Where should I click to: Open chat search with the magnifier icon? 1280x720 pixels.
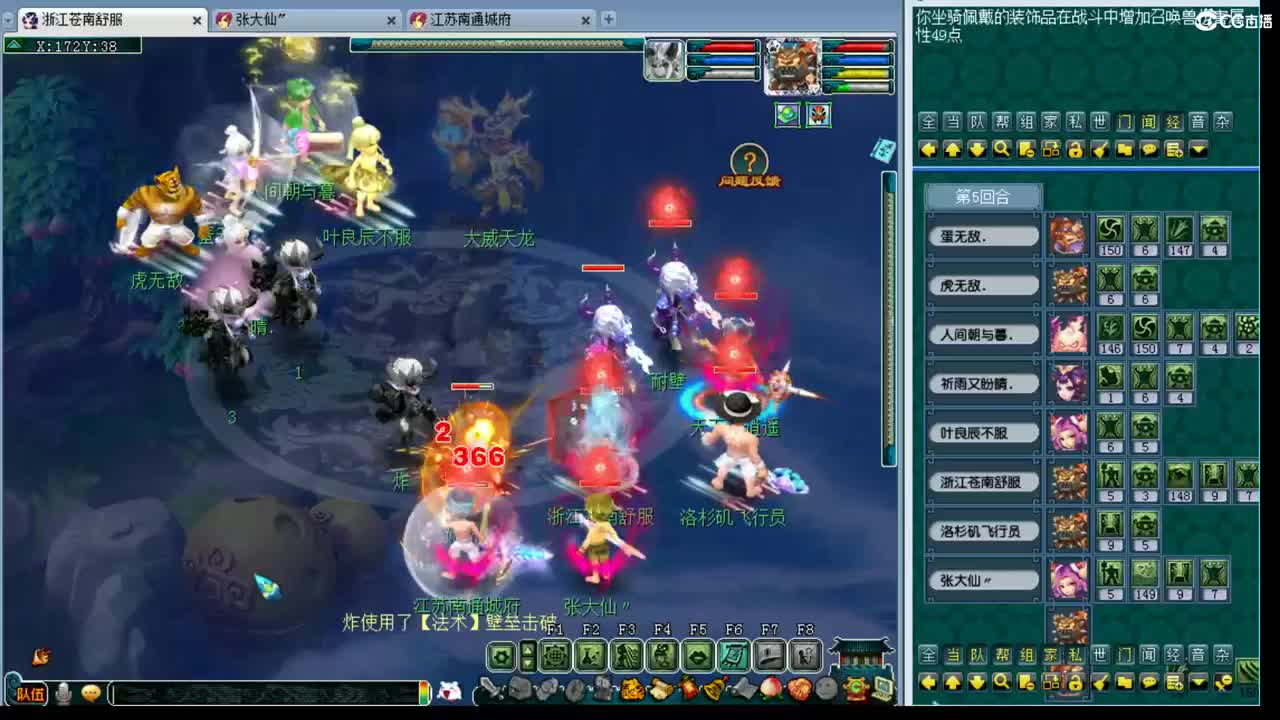1002,148
